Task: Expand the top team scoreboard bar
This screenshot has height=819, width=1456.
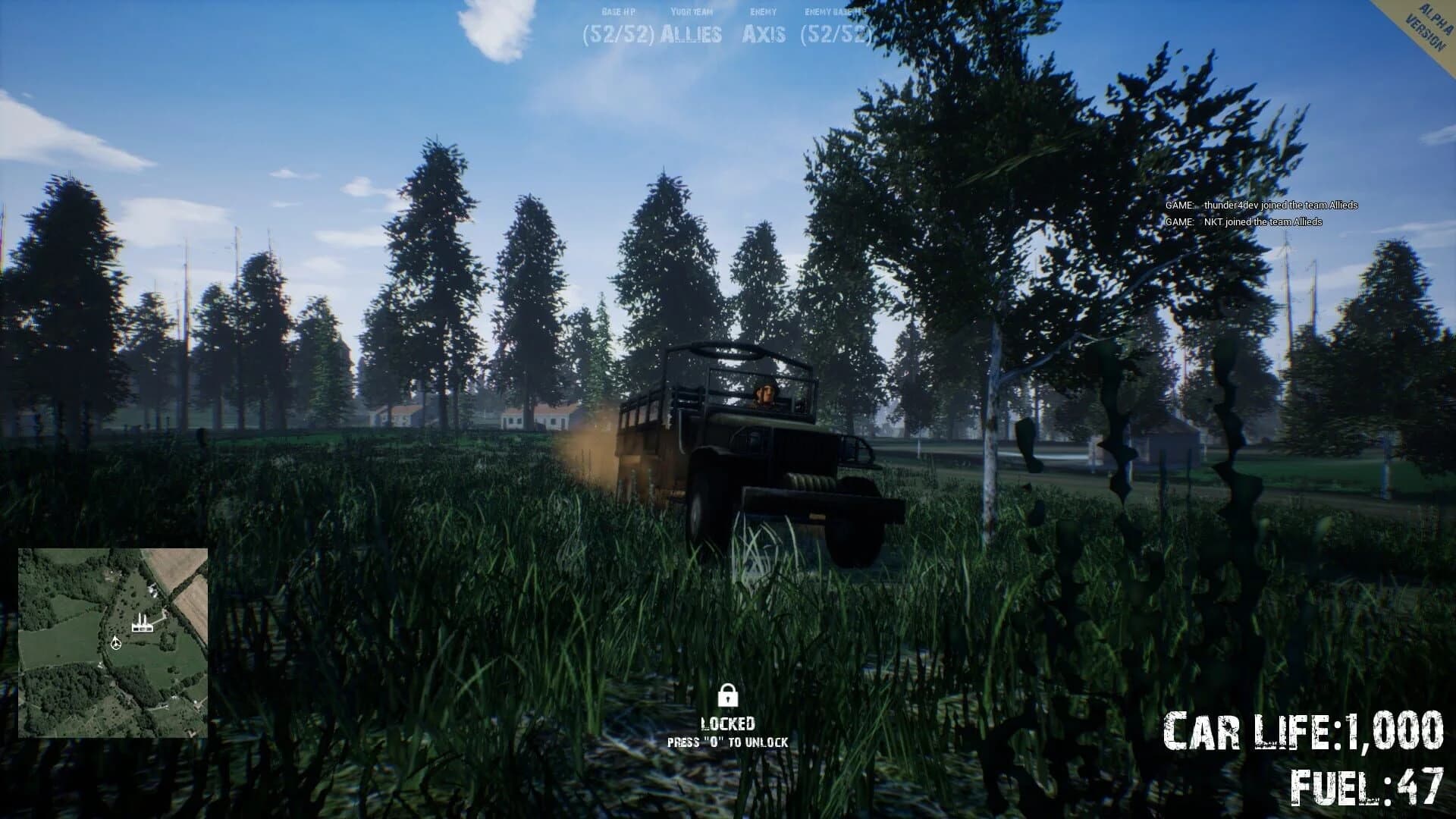Action: [728, 23]
